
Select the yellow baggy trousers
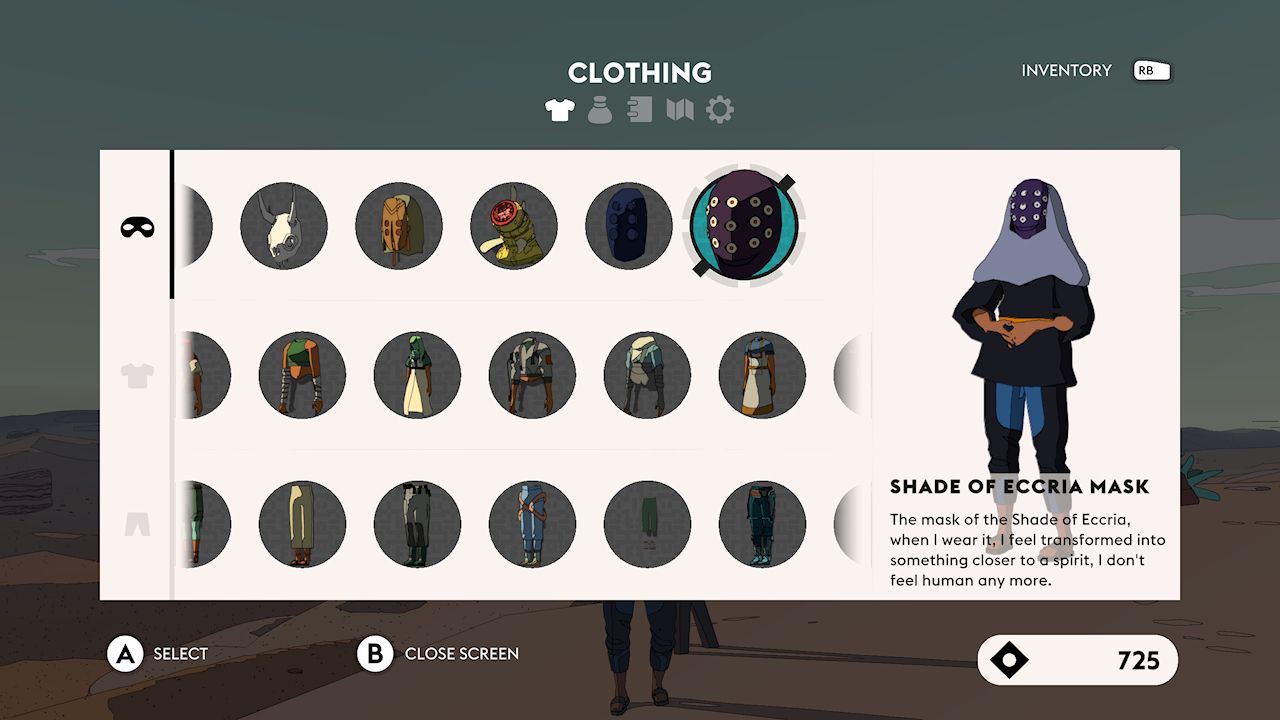click(302, 523)
